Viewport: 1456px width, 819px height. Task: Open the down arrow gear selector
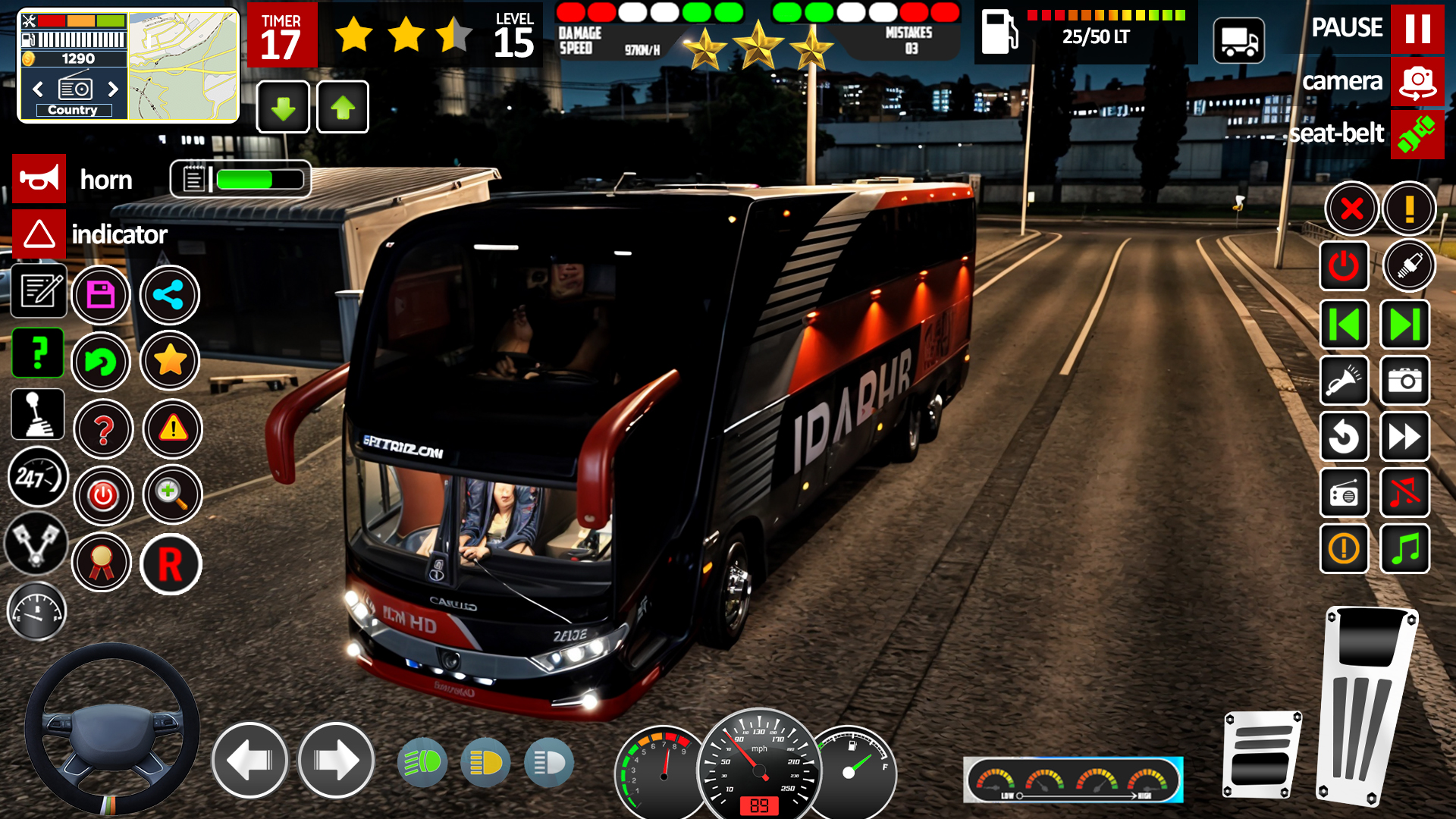(x=283, y=107)
